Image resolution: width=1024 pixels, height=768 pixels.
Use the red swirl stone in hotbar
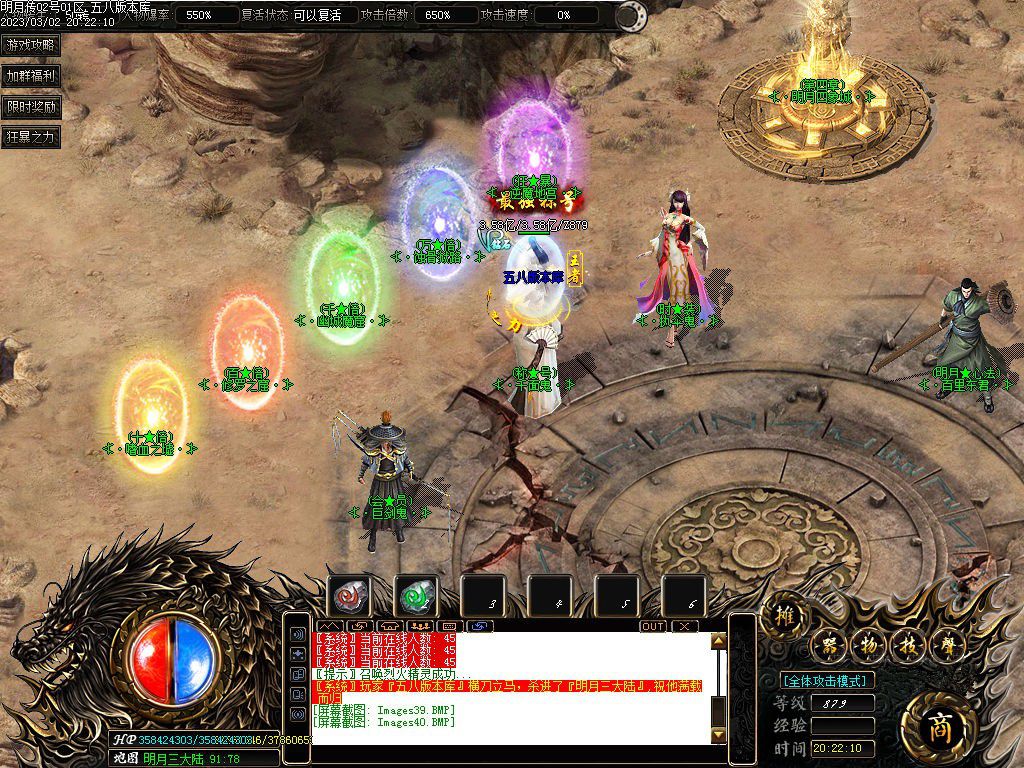click(349, 597)
